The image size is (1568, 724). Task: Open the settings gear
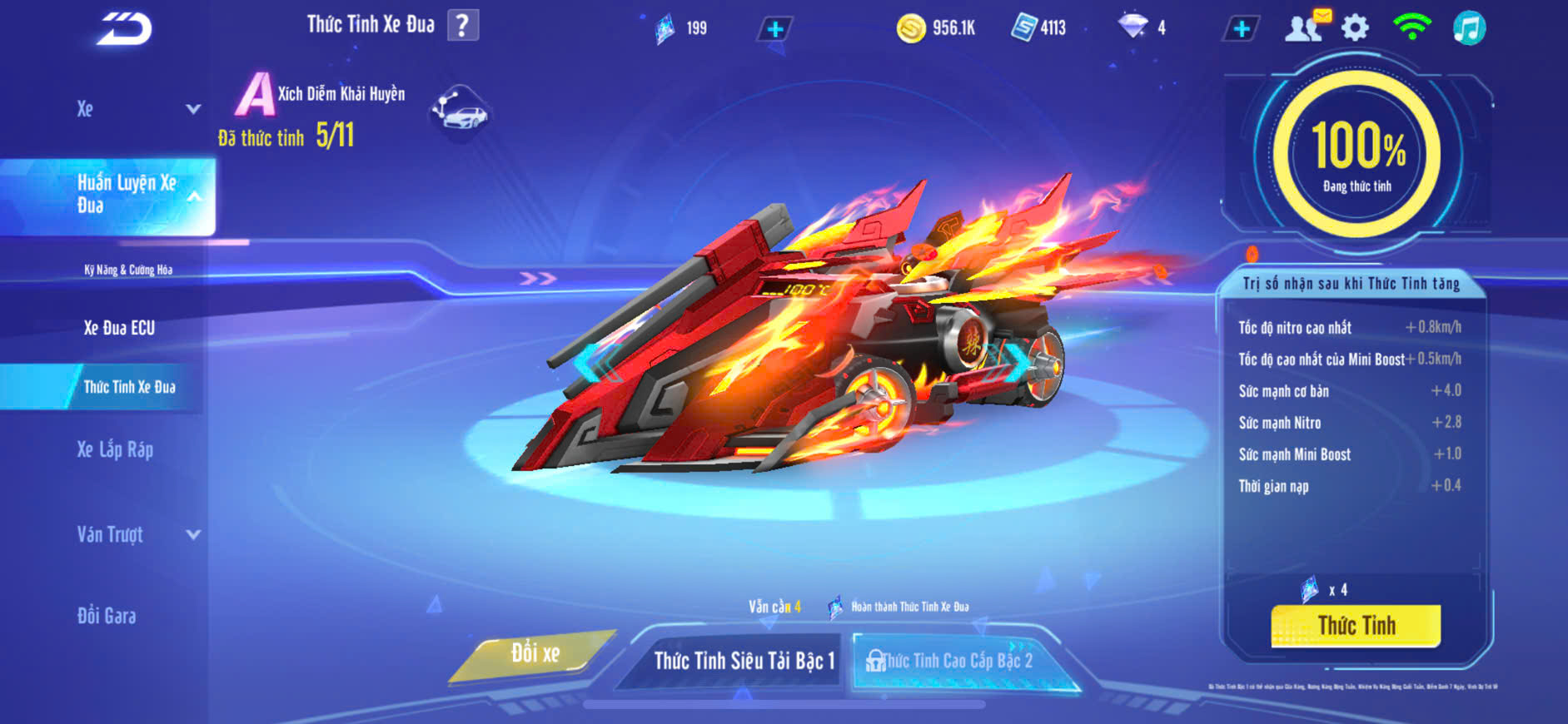(x=1355, y=28)
